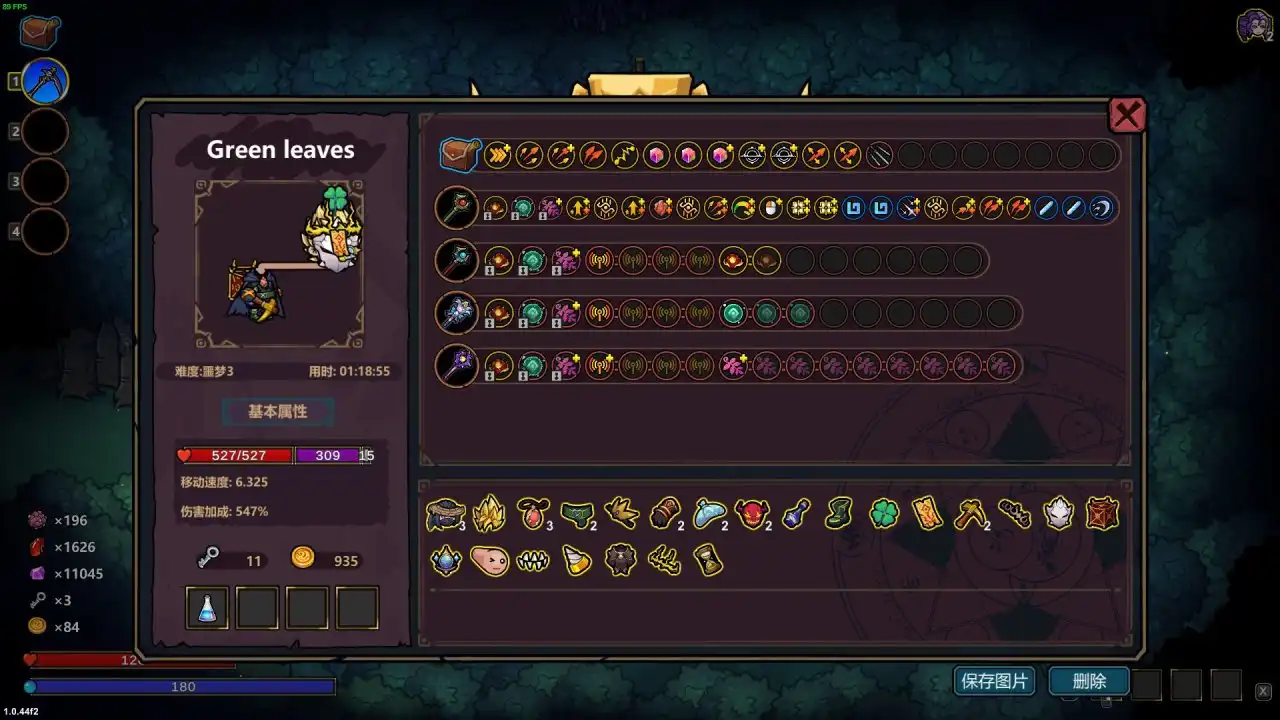
Task: Click the white helmet item icon
Action: [x=1058, y=512]
